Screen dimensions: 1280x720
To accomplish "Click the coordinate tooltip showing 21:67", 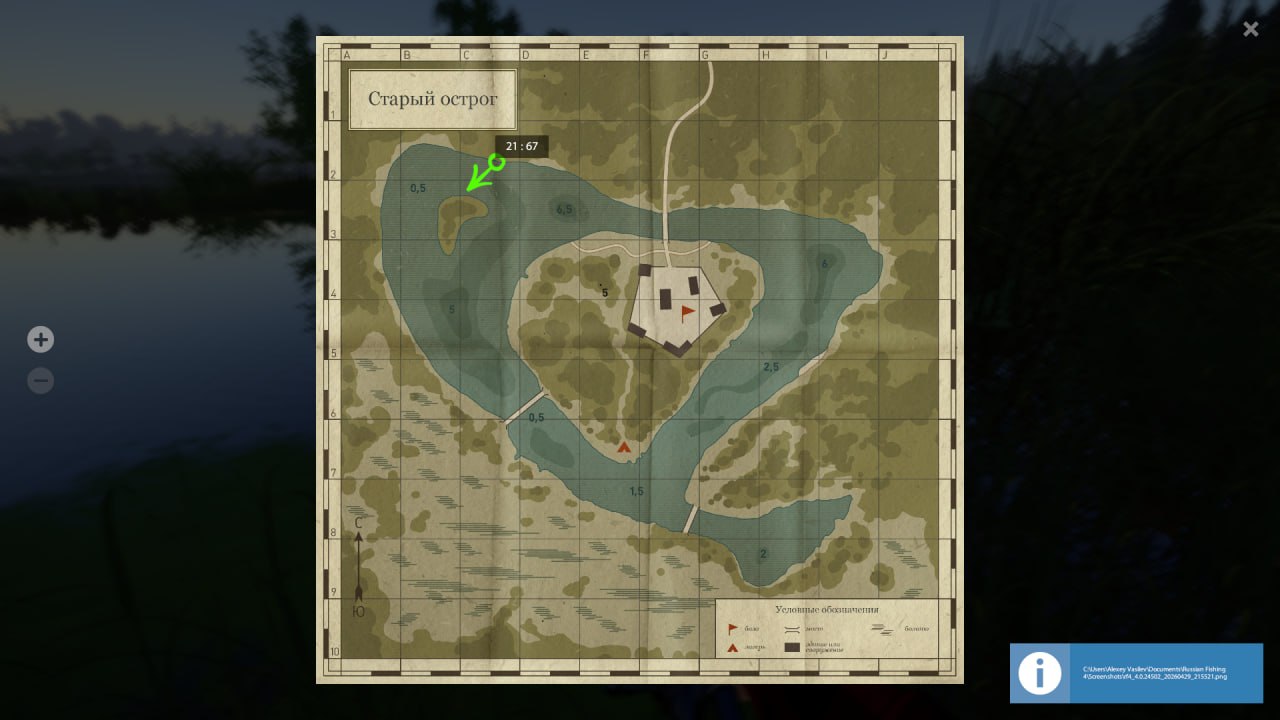I will (521, 146).
